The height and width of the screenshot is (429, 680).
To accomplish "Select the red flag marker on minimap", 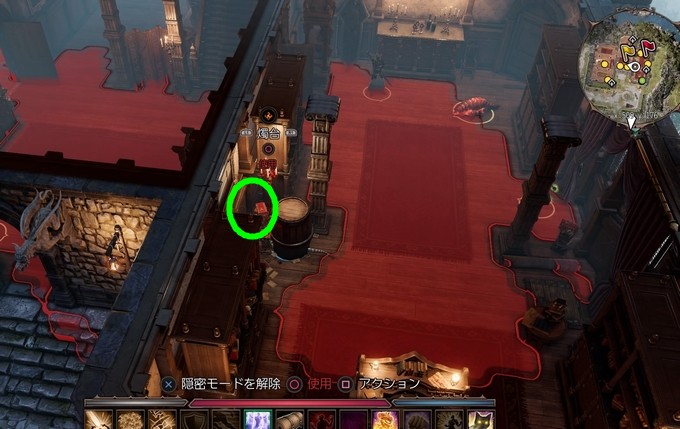I will click(x=647, y=45).
